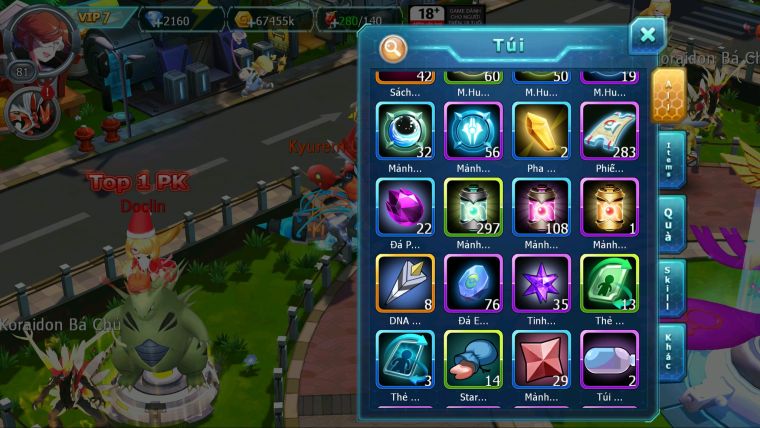Screen dimensions: 760x428
Task: Select the purple Túi bottle item
Action: (x=609, y=359)
